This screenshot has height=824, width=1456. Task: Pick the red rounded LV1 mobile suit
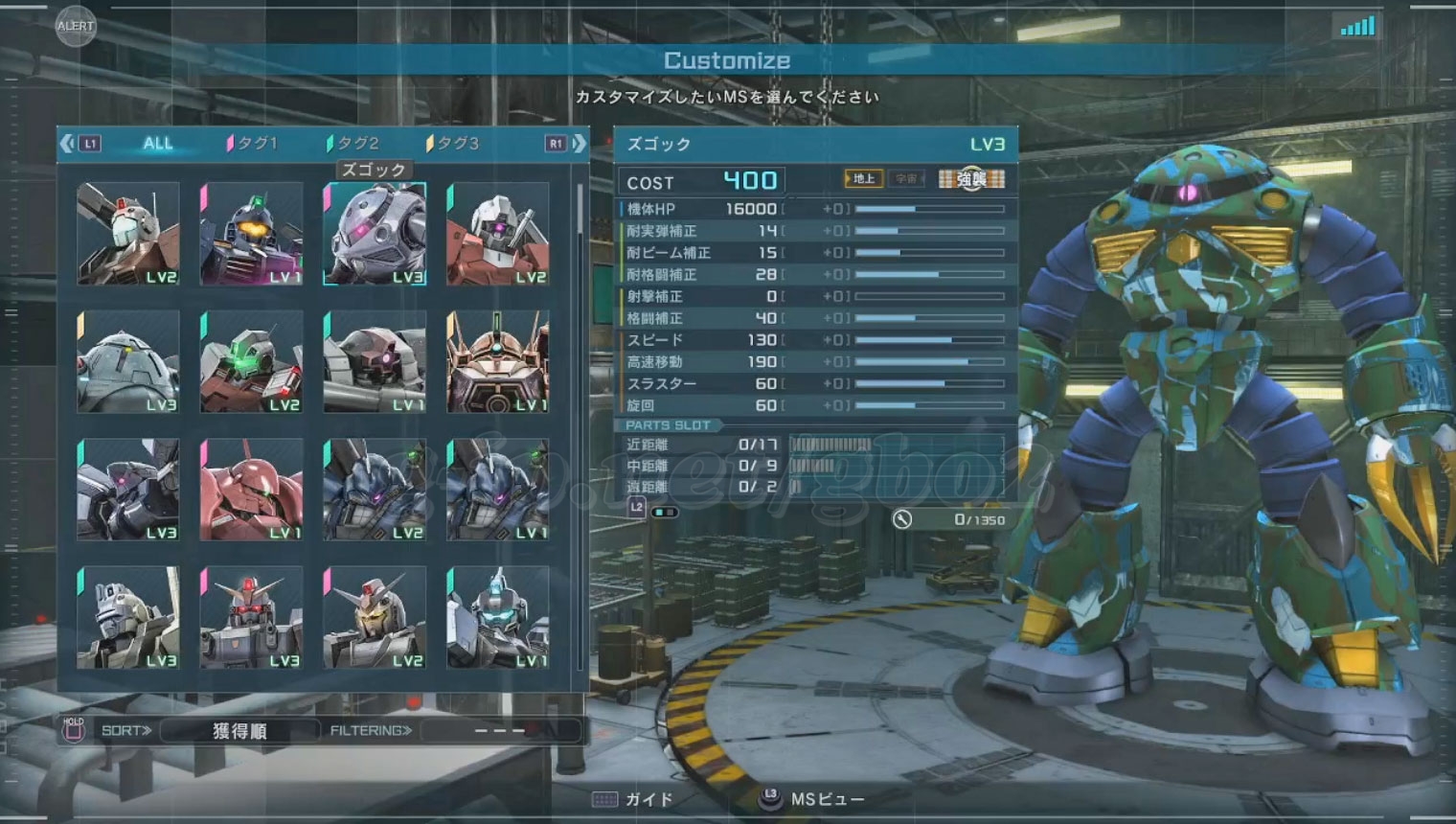(x=251, y=490)
